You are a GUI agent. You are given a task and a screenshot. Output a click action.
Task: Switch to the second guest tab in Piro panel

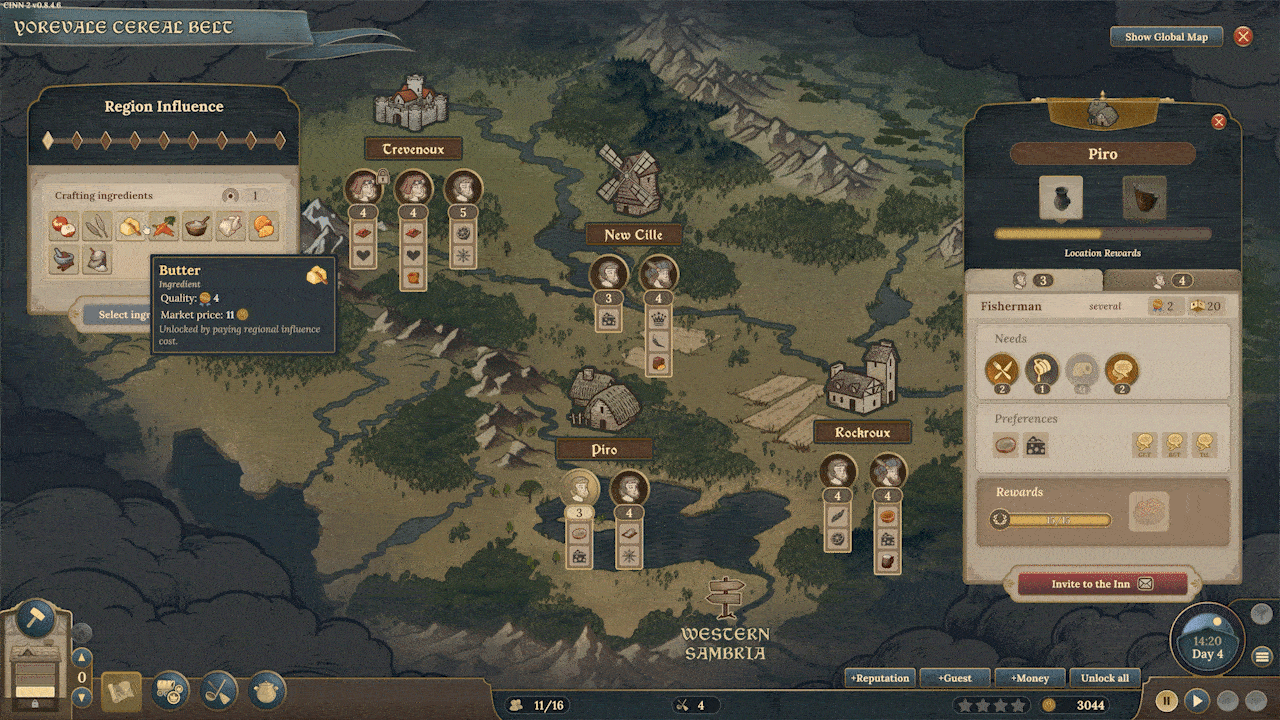tap(1171, 281)
